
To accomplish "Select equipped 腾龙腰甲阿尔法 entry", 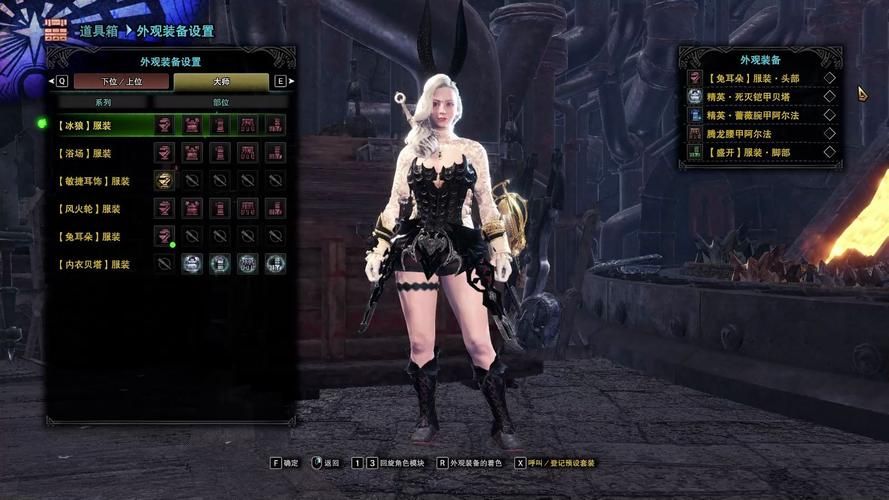I will click(x=760, y=133).
